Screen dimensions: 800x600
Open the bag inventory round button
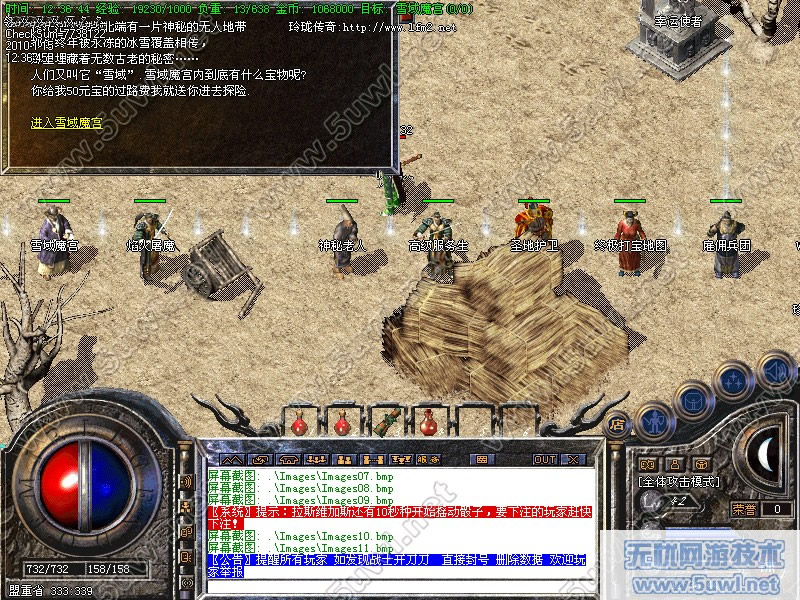pyautogui.click(x=692, y=399)
